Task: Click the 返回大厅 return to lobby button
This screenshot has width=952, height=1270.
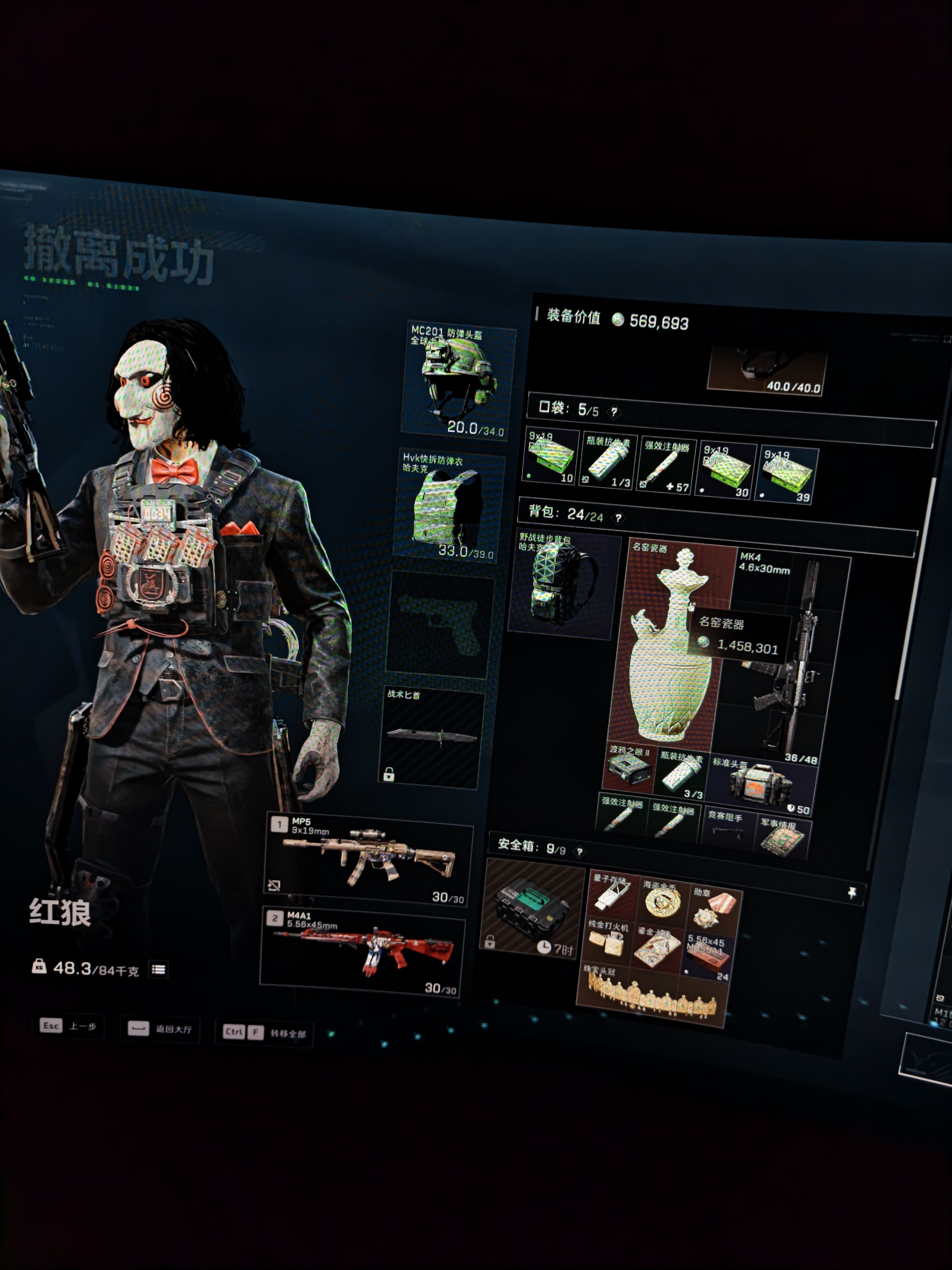Action: coord(160,1028)
